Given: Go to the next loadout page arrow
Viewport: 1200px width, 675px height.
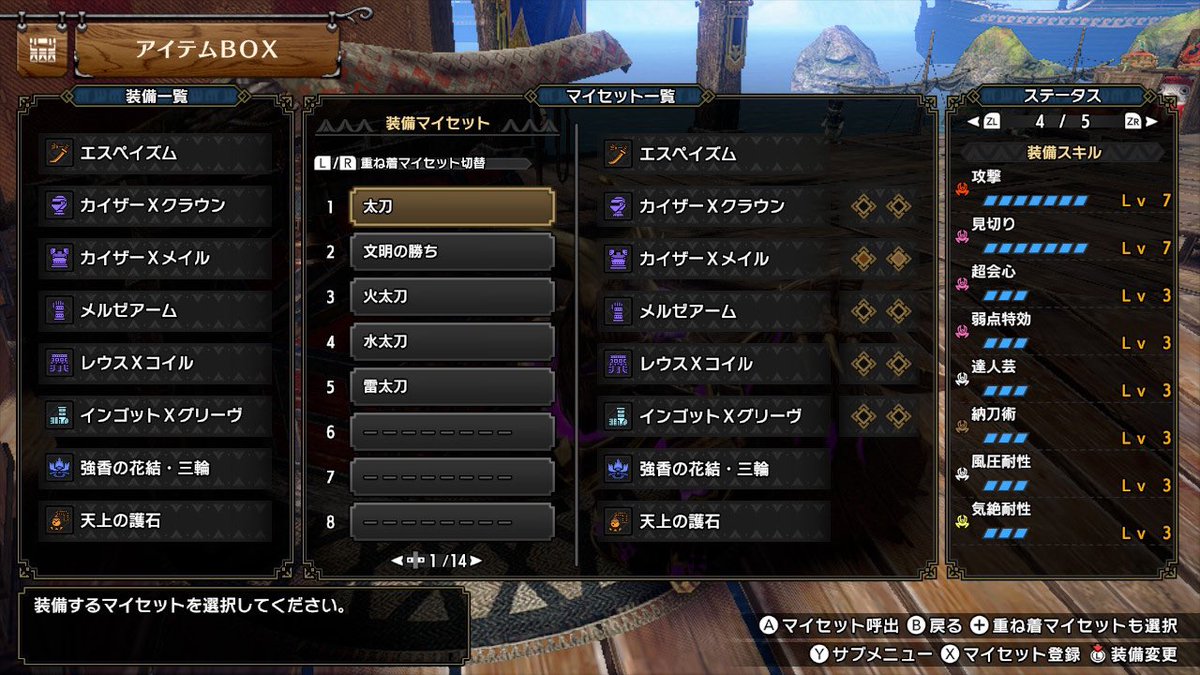Looking at the screenshot, I should [x=476, y=561].
